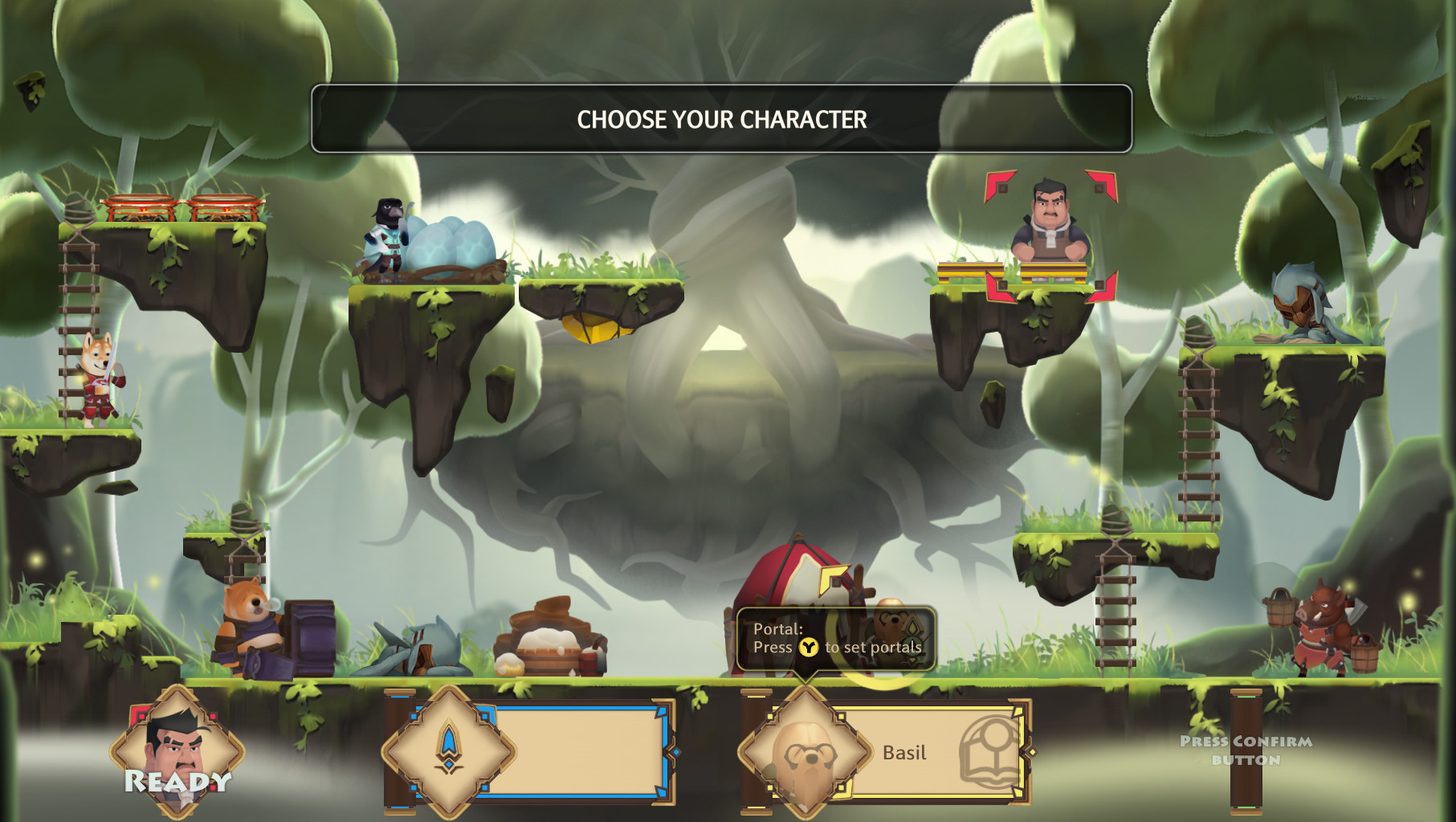Click the Basil name text field
Image resolution: width=1456 pixels, height=822 pixels.
907,753
